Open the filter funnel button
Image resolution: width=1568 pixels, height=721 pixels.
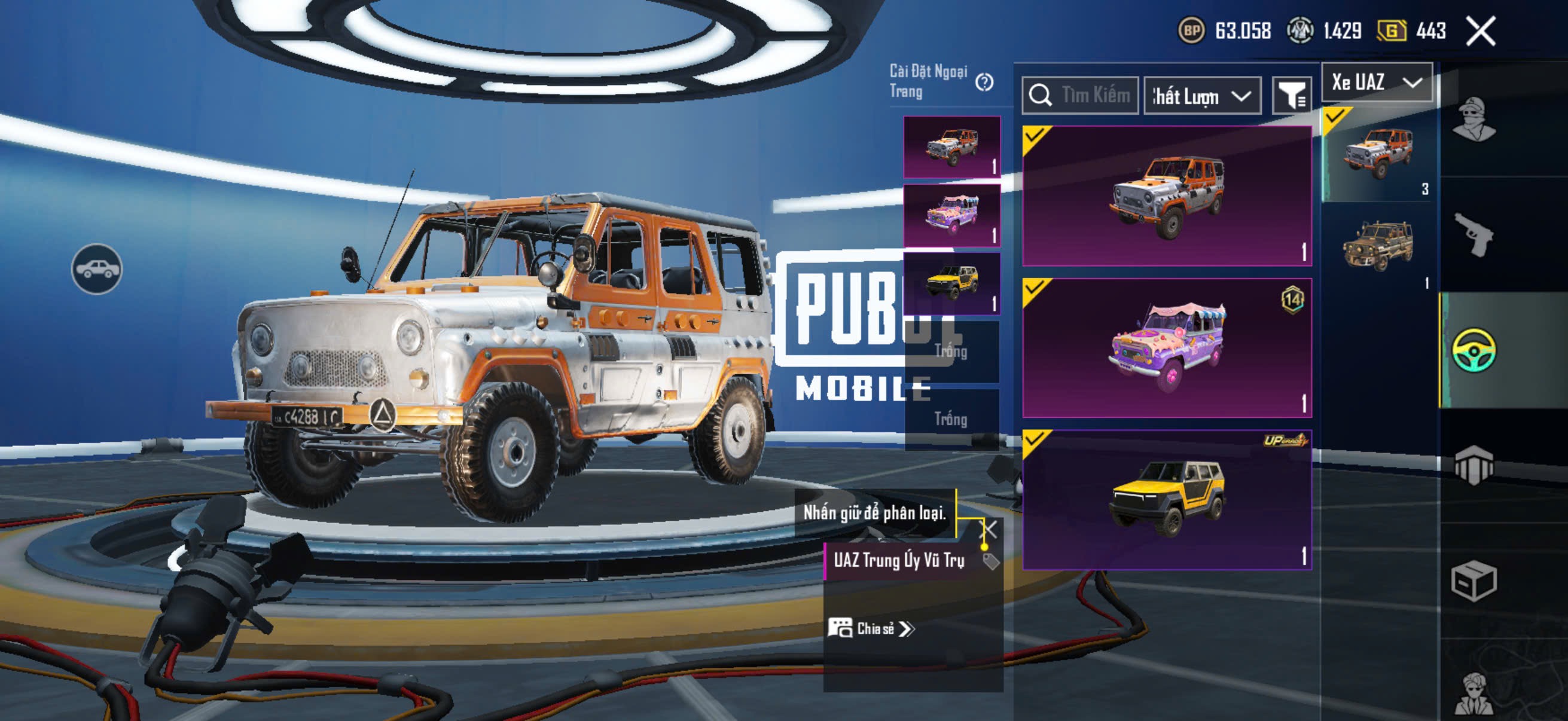click(1291, 96)
